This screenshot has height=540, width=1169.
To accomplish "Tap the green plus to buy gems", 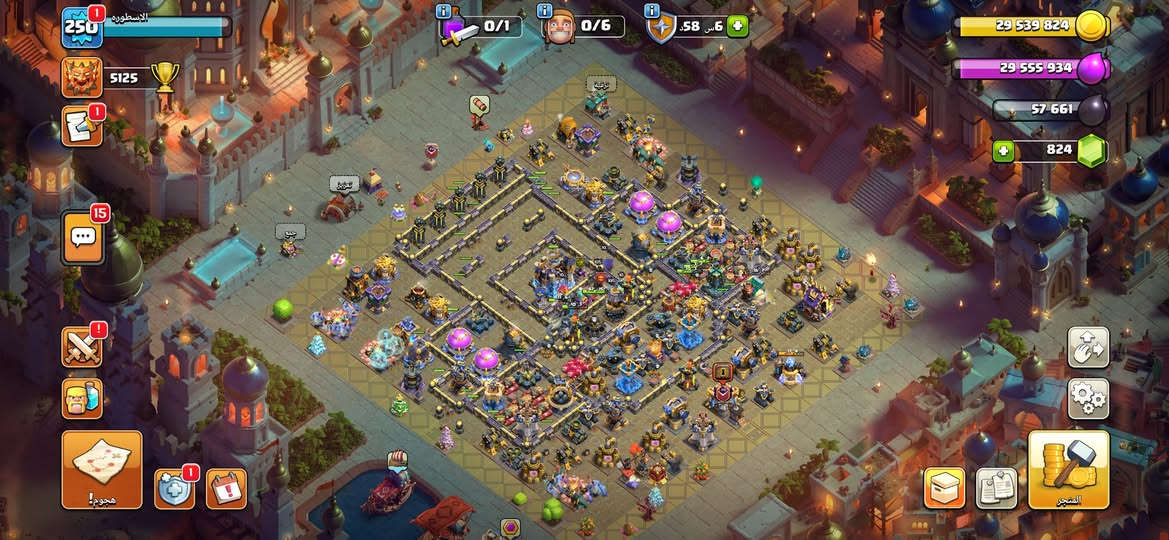I will 1003,151.
